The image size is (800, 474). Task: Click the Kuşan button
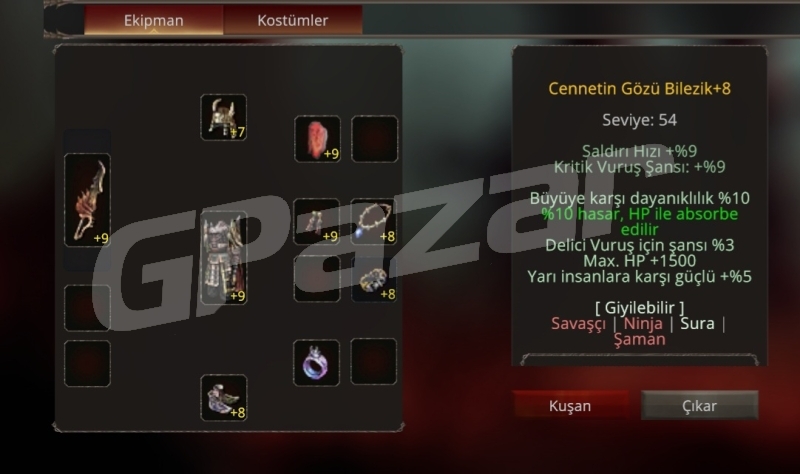570,406
